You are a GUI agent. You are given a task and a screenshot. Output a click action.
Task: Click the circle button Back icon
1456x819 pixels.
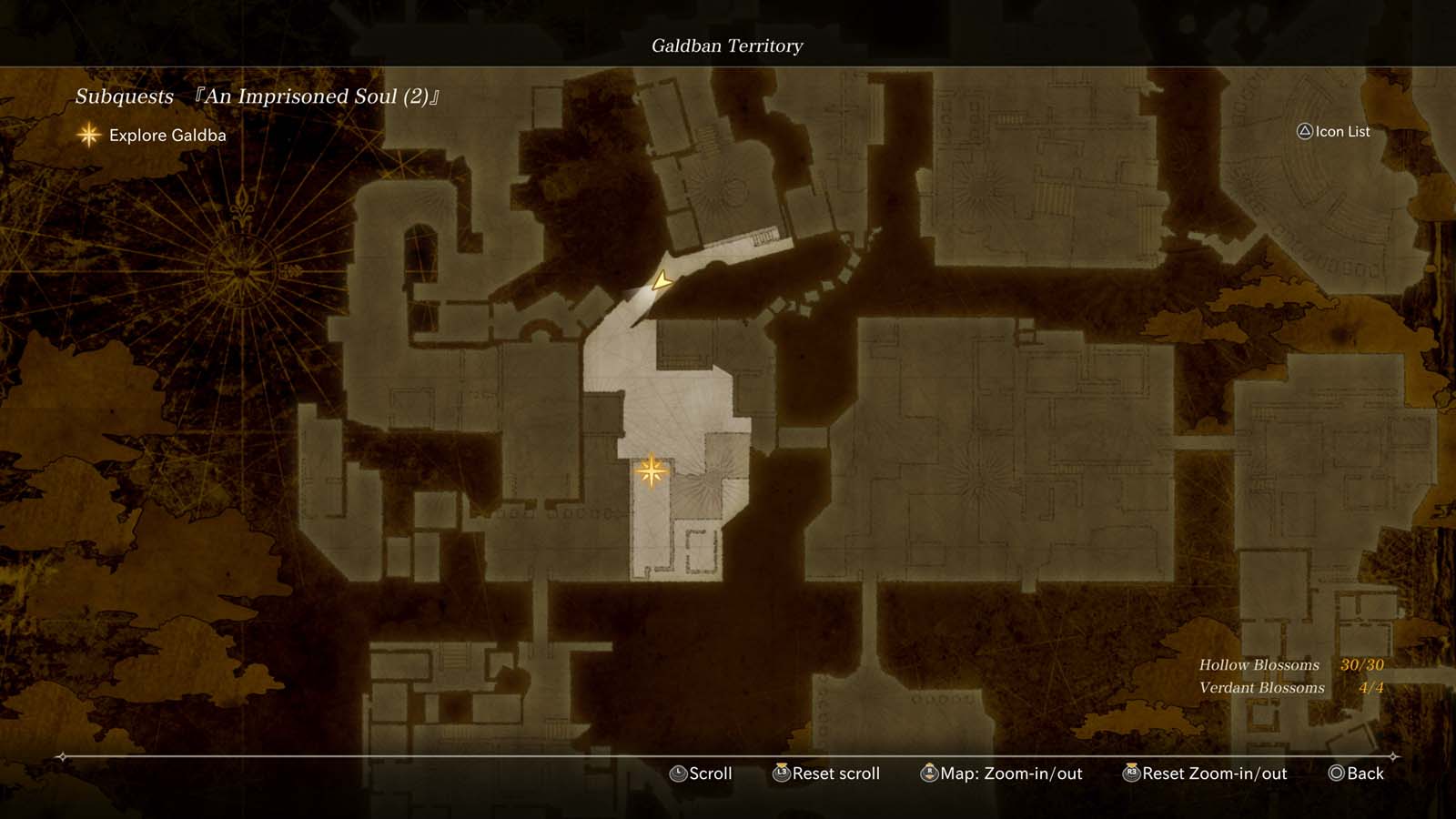coord(1335,773)
